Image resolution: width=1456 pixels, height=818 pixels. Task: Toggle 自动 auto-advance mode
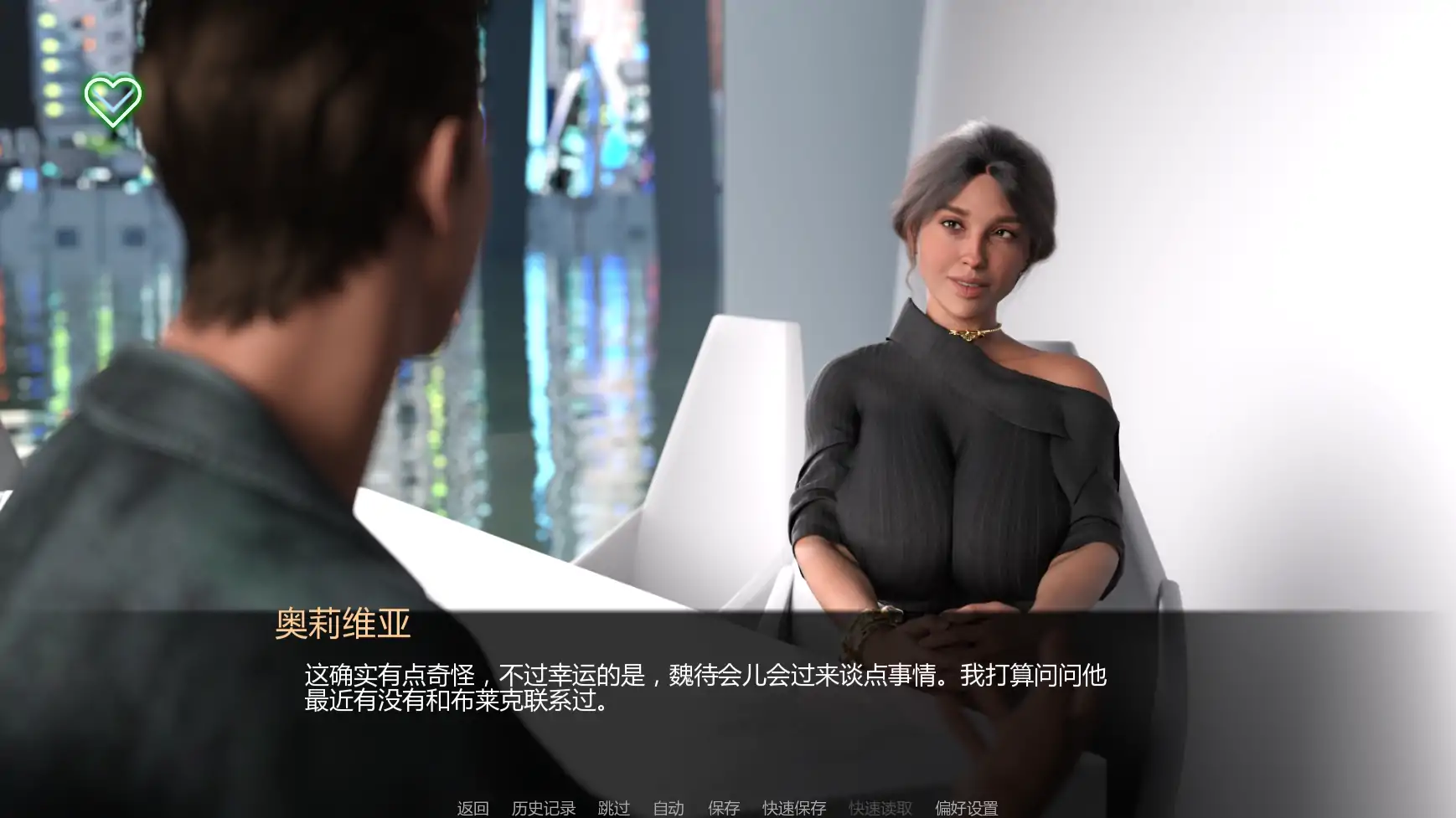668,809
